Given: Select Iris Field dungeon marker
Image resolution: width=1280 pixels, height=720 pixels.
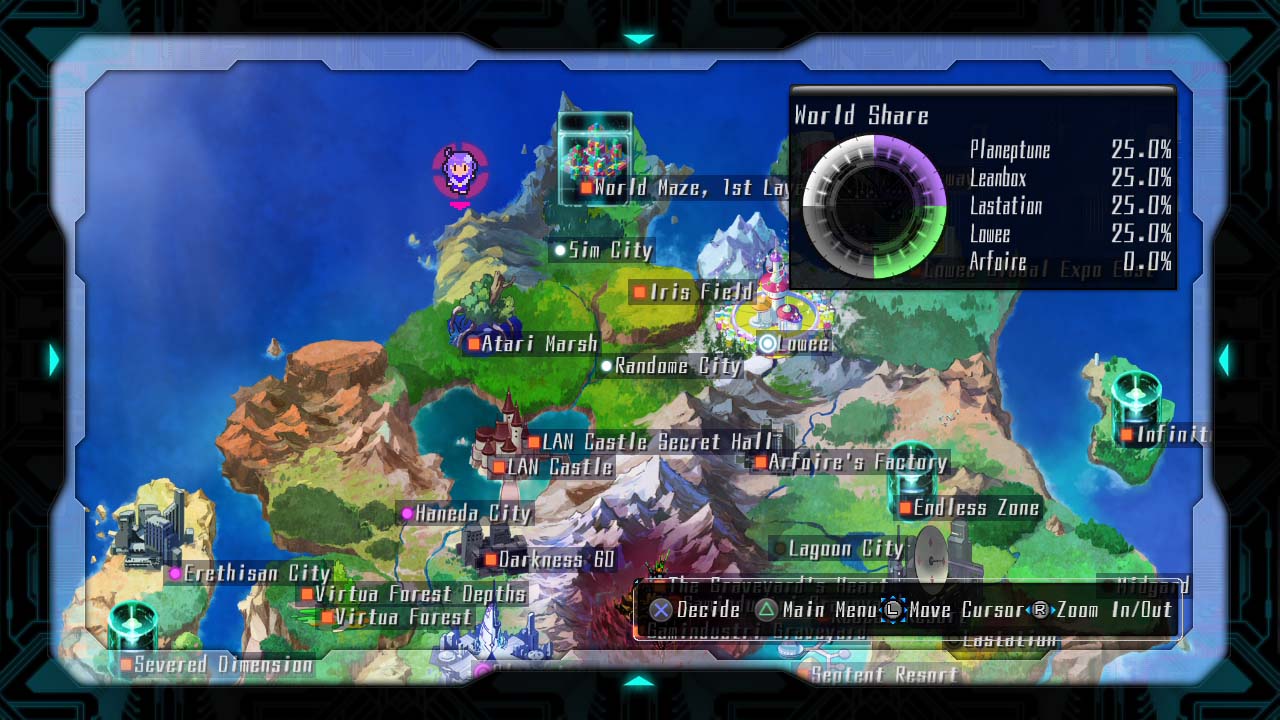Looking at the screenshot, I should tap(640, 292).
